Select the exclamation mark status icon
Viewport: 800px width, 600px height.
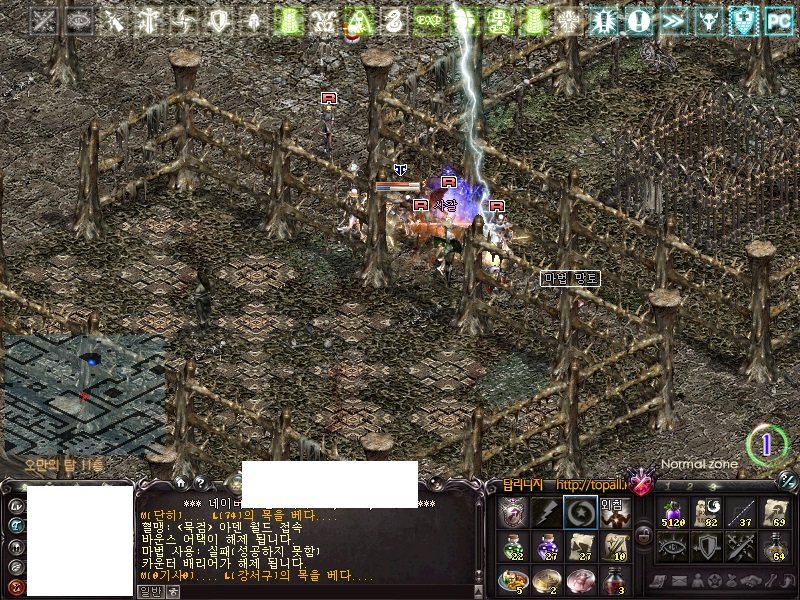pyautogui.click(x=641, y=19)
